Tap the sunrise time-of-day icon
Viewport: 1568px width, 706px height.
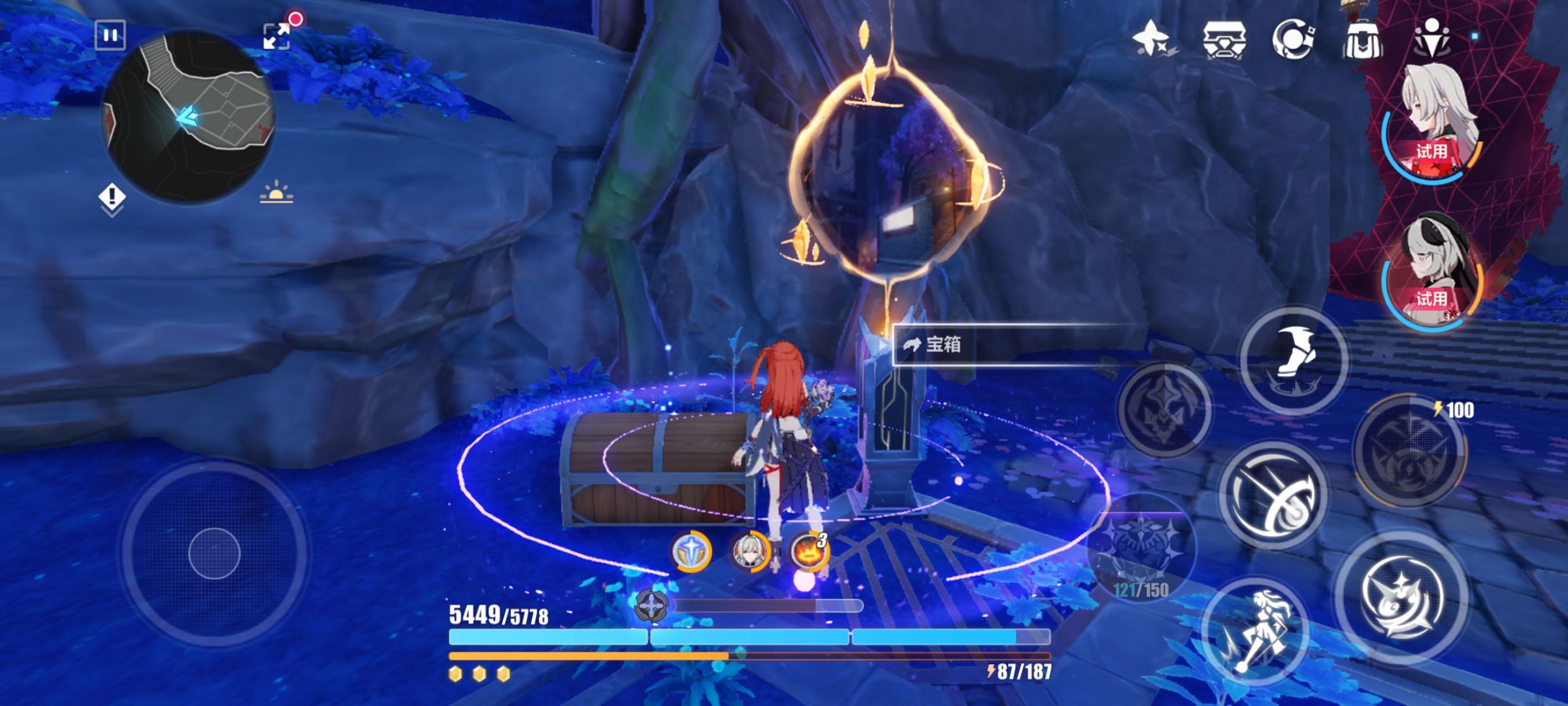pos(276,193)
